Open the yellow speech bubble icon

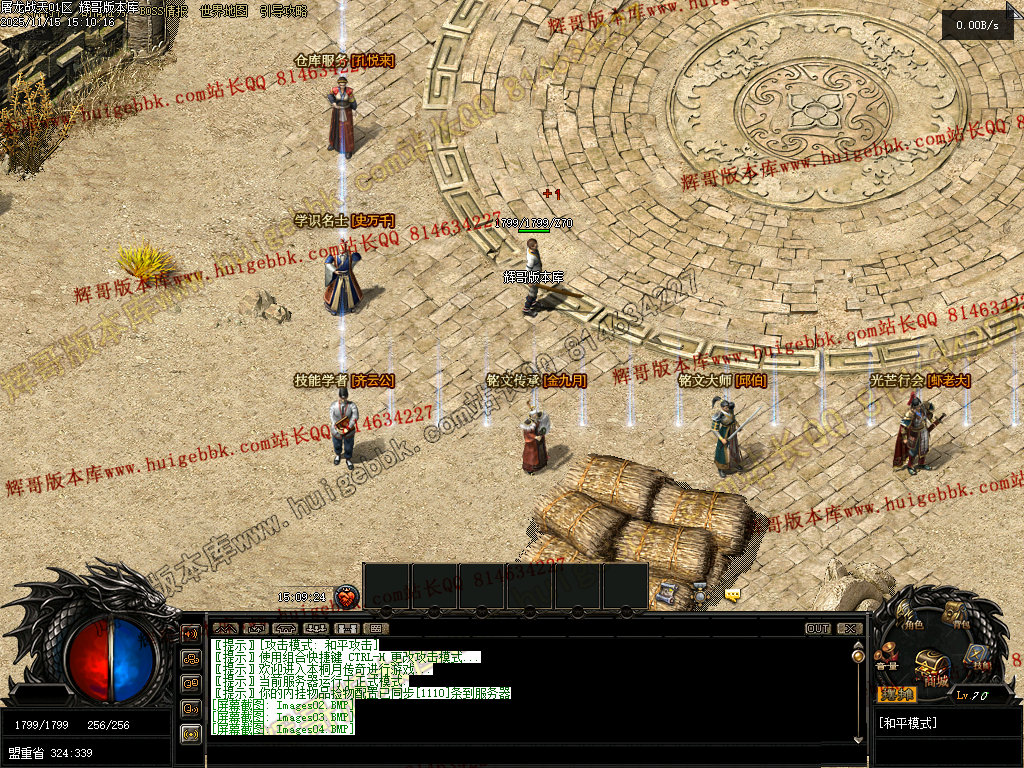coord(733,595)
